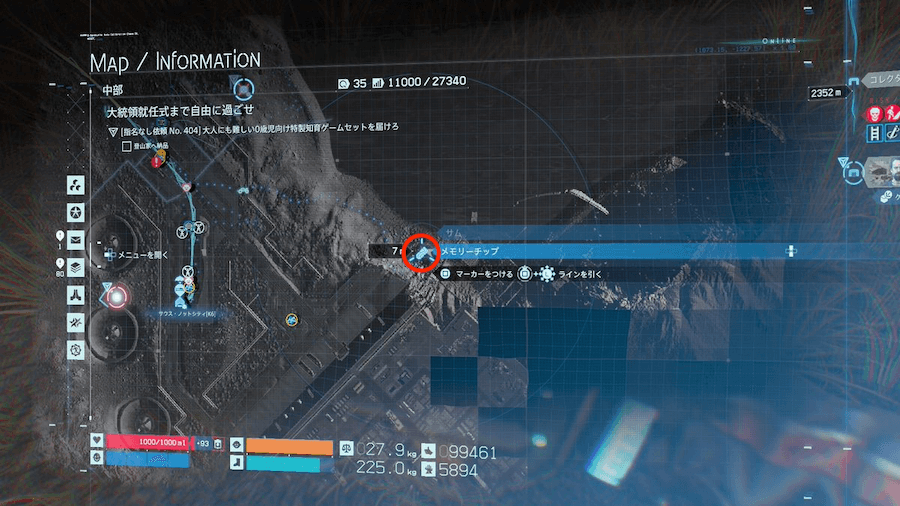This screenshot has height=506, width=900.
Task: Select the red exclamation marker on the map
Action: (157, 160)
